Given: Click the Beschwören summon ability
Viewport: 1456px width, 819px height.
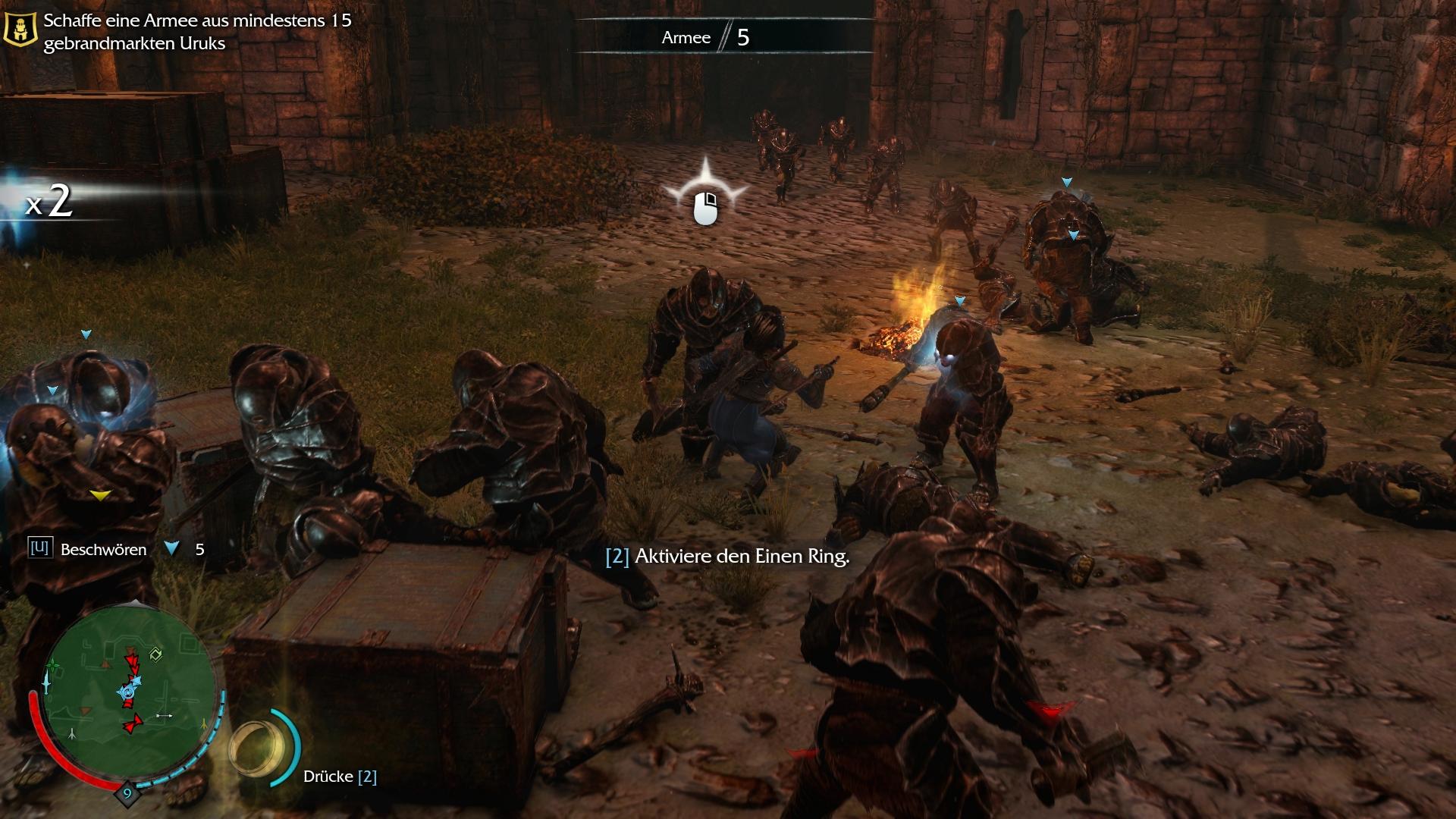Looking at the screenshot, I should 103,550.
